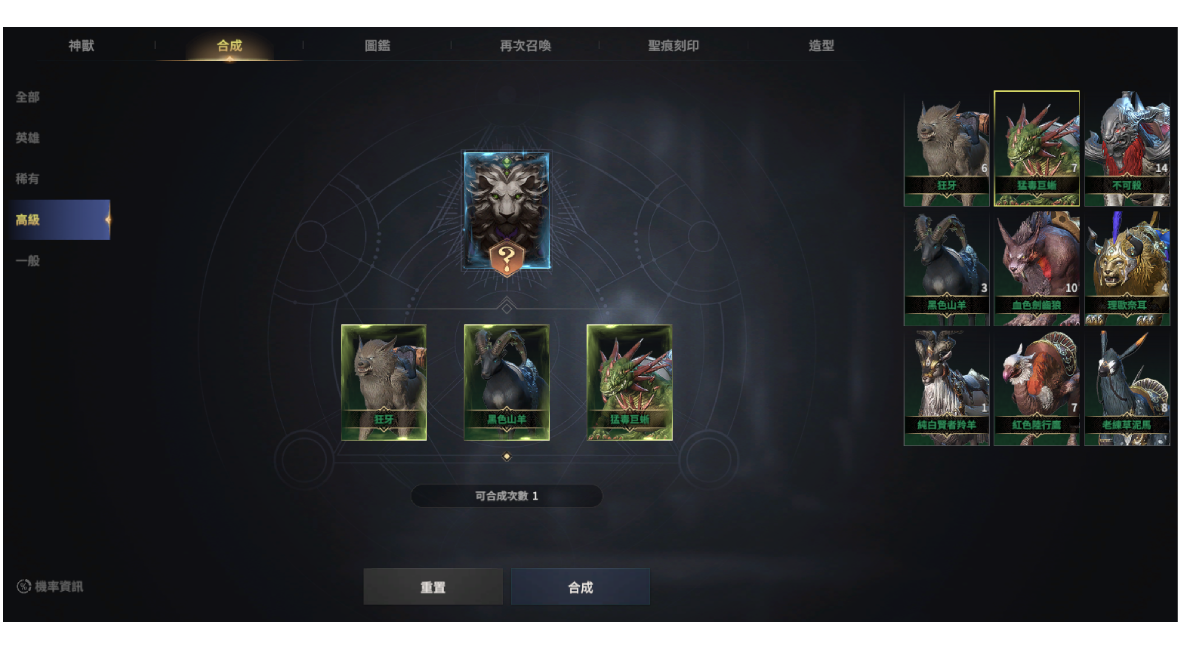The width and height of the screenshot is (1180, 650).
Task: Choose the 理歌奈耳 golden lion card
Action: coord(1127,268)
